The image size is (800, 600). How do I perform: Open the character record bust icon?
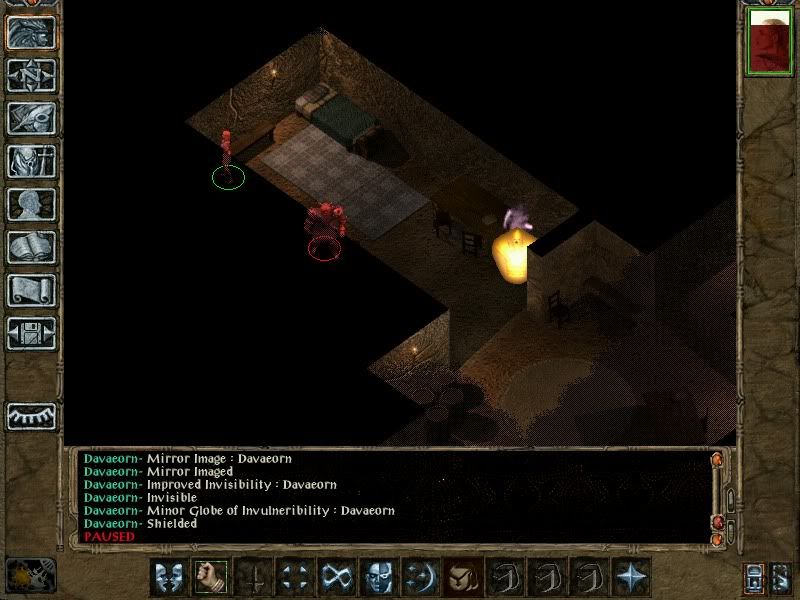click(32, 204)
